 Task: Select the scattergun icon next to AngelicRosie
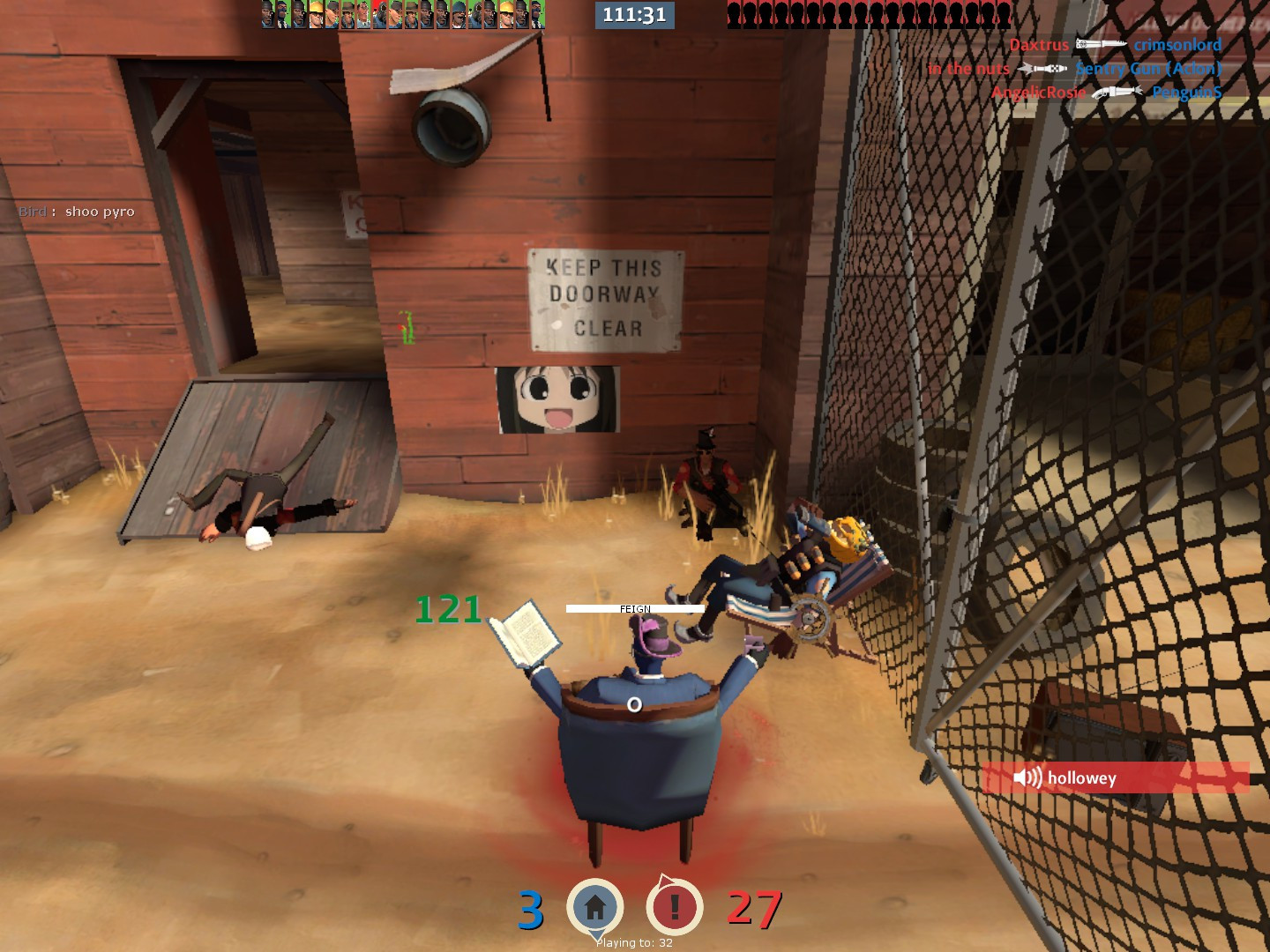(1116, 91)
